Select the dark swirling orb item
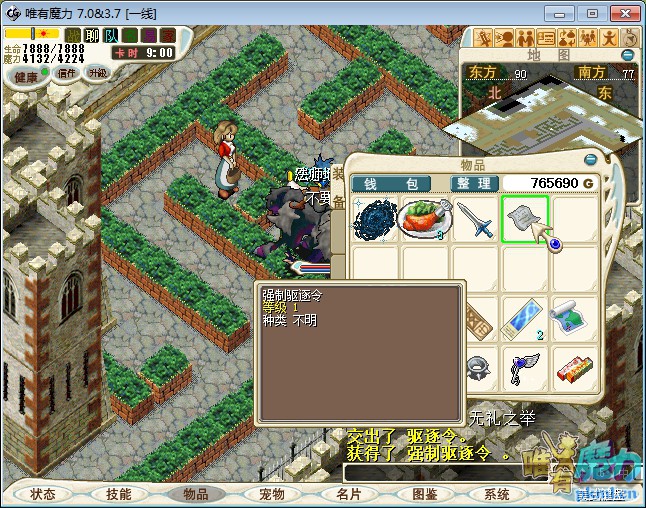 click(x=377, y=219)
